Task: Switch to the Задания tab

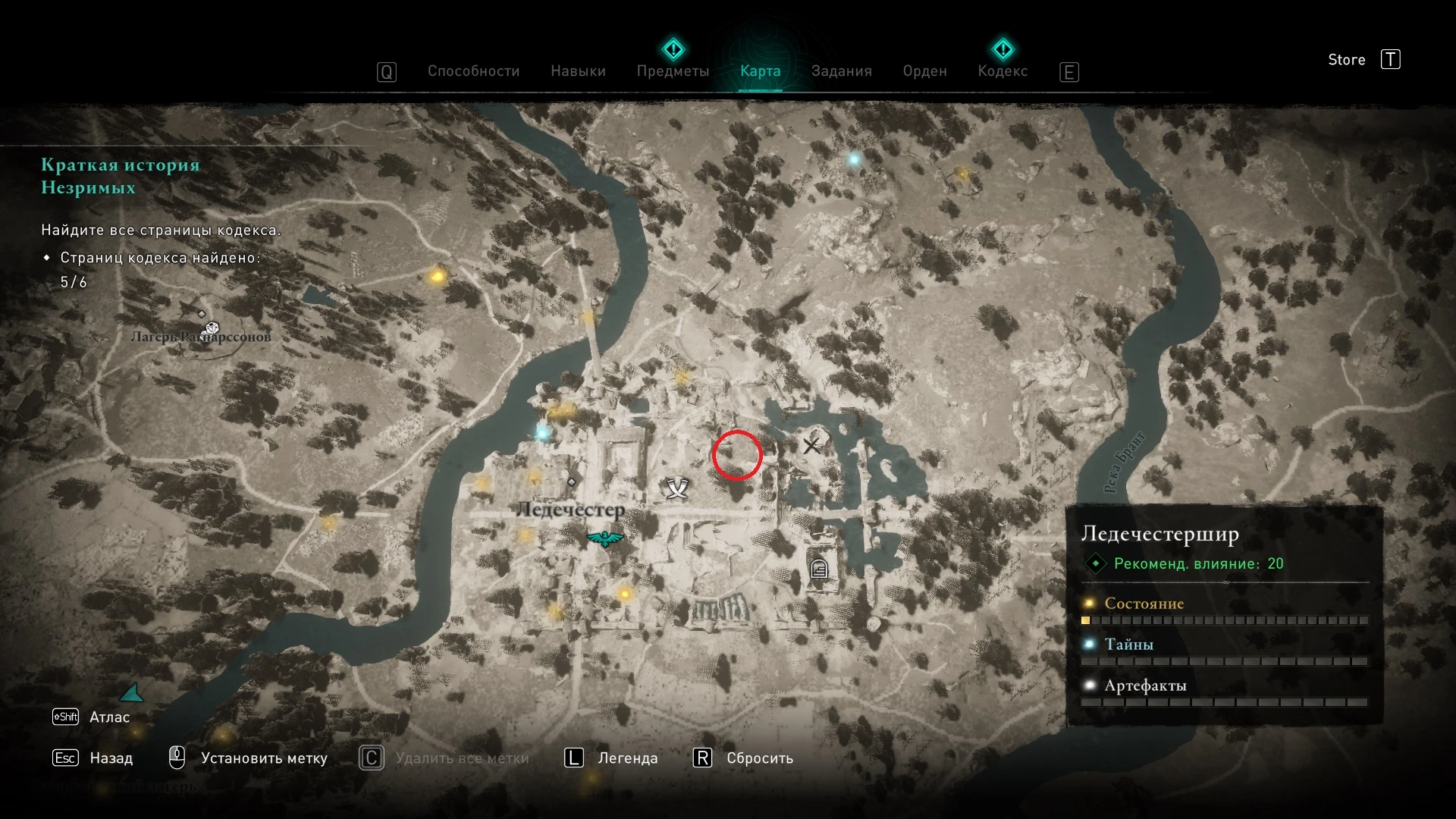Action: click(x=842, y=71)
